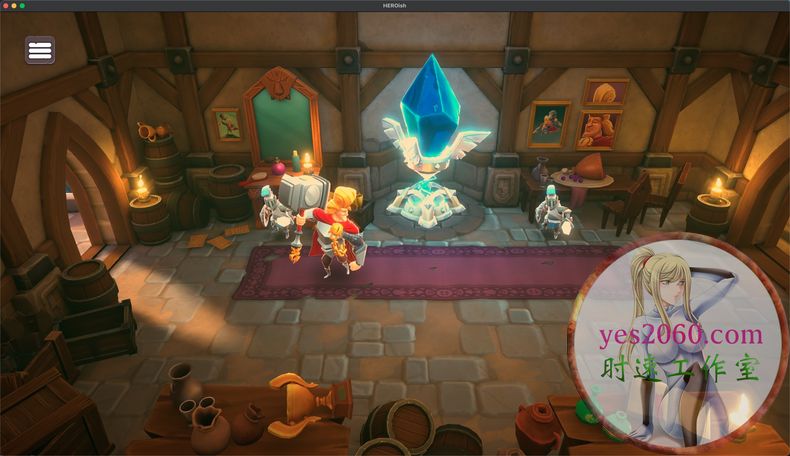Image resolution: width=790 pixels, height=456 pixels.
Task: Minimize the HEROish window
Action: [13, 5]
